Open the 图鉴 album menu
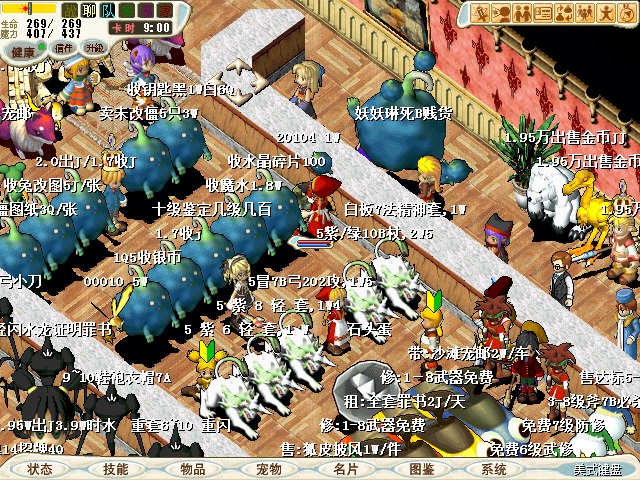 click(422, 468)
